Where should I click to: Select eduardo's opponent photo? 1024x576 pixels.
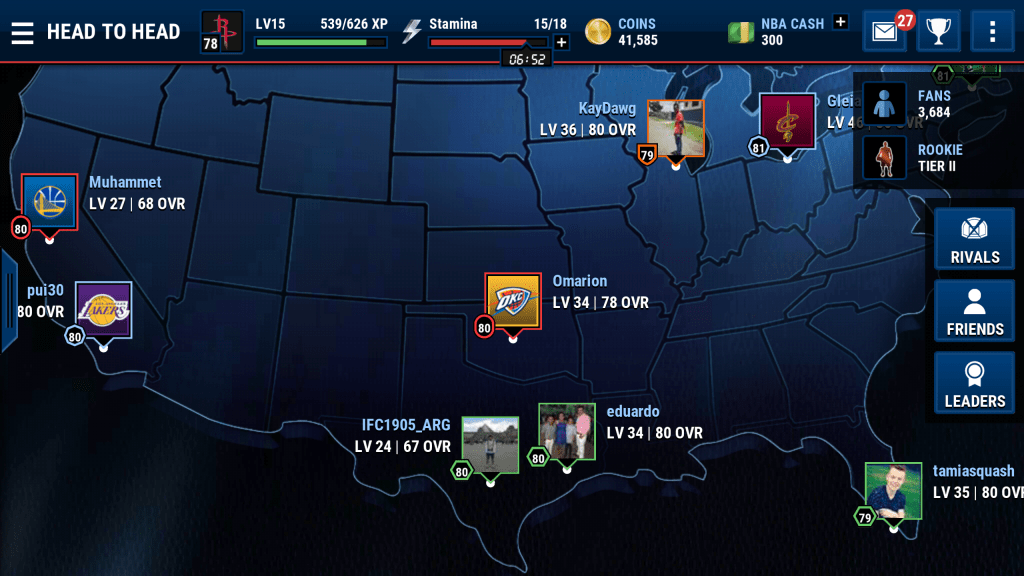567,432
